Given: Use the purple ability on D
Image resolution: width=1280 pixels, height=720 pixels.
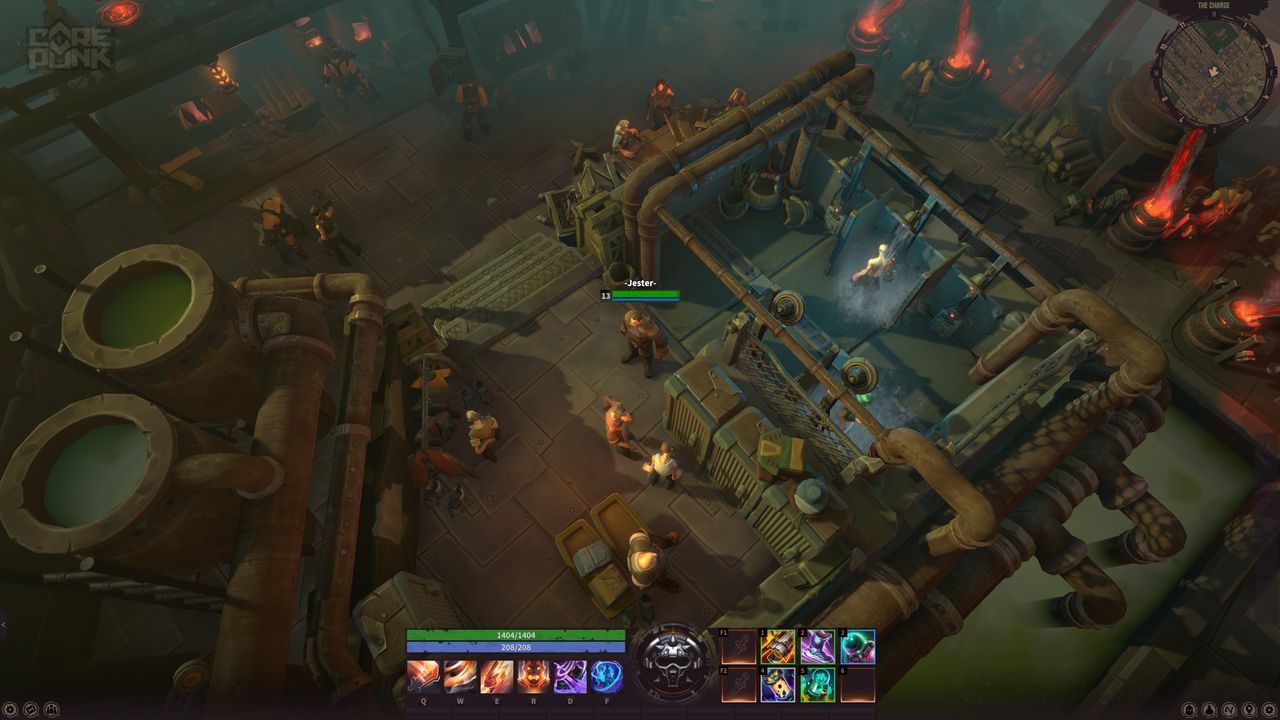Looking at the screenshot, I should point(570,677).
